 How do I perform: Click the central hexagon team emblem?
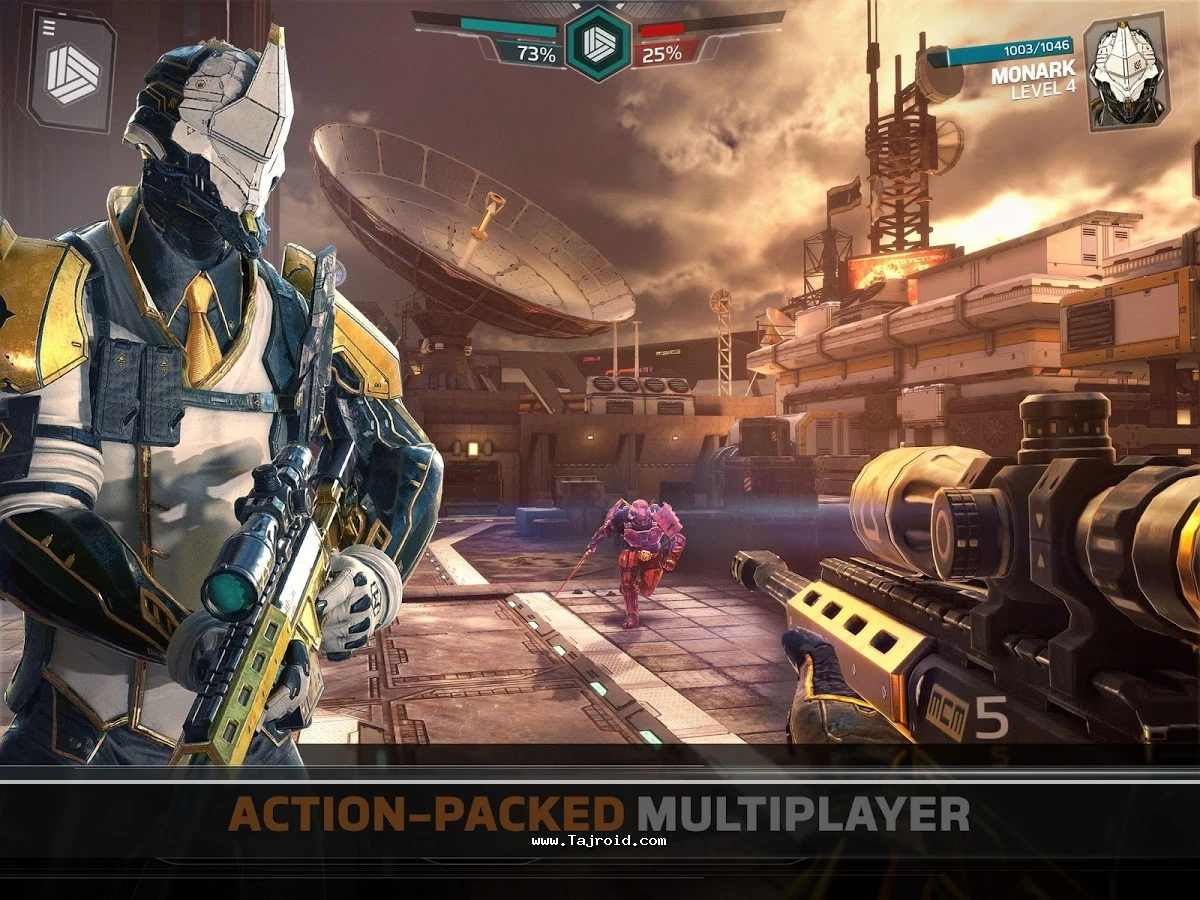click(x=598, y=42)
